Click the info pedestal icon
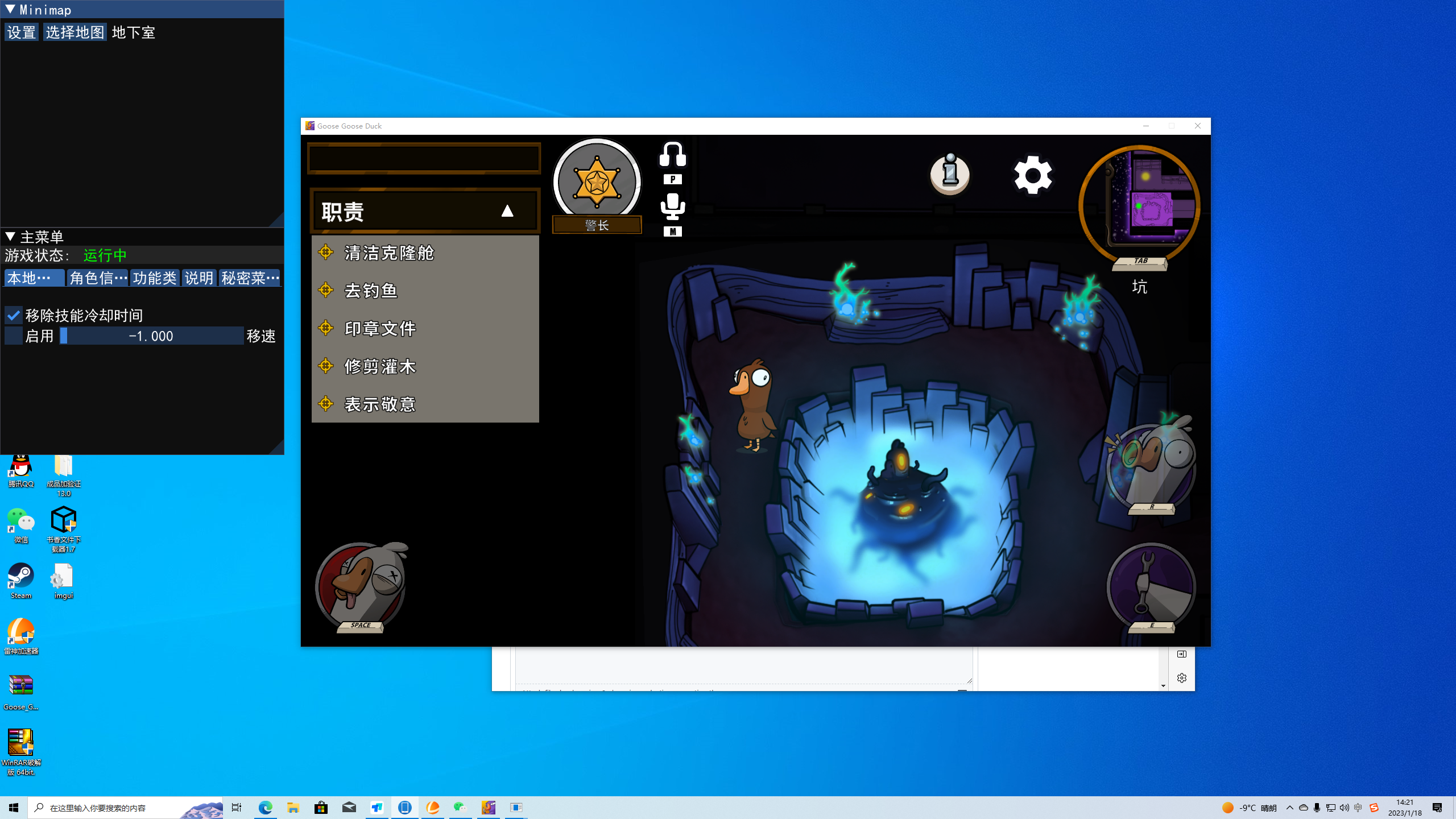This screenshot has width=1456, height=819. coord(949,175)
